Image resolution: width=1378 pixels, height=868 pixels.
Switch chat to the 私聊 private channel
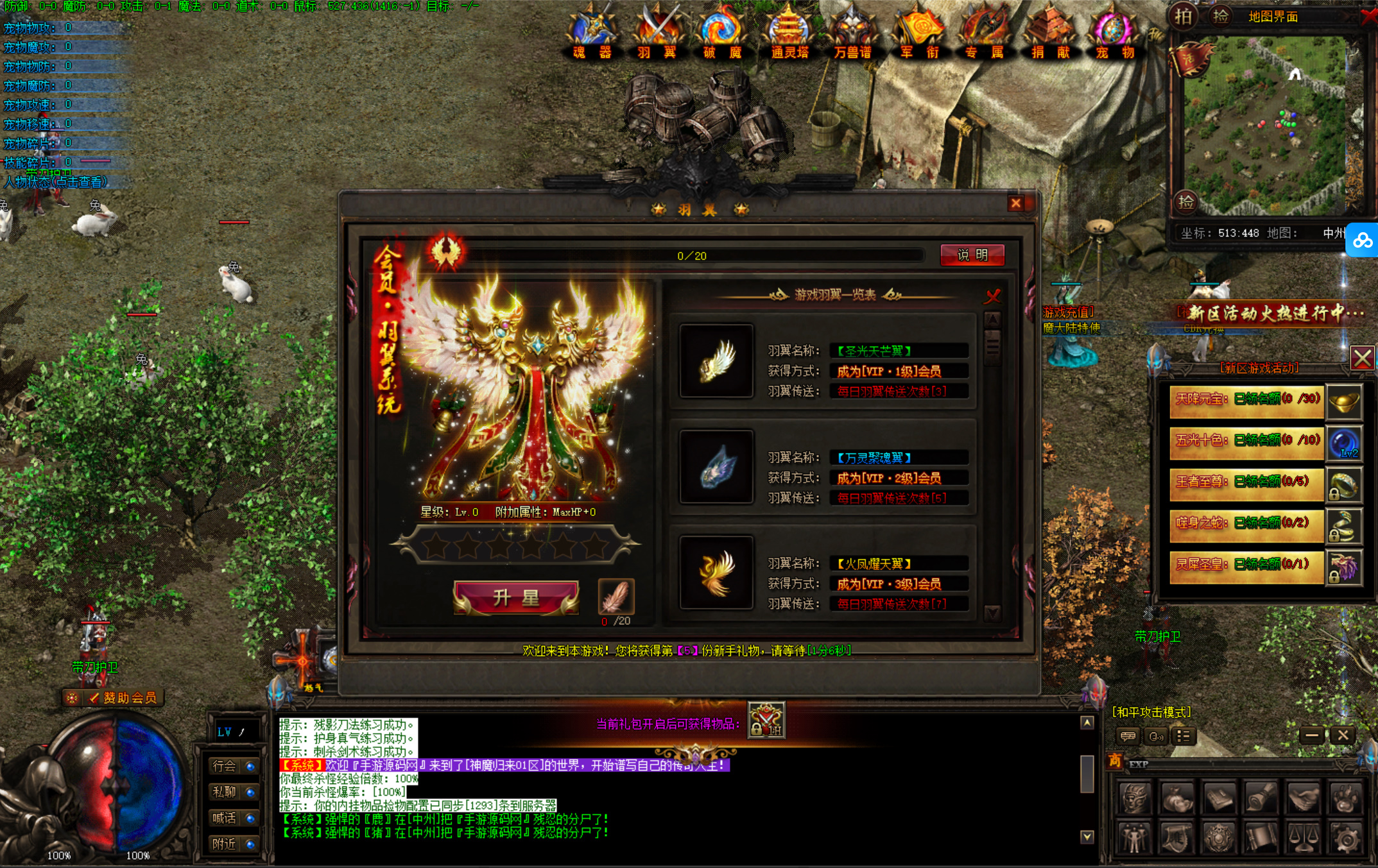click(x=232, y=792)
